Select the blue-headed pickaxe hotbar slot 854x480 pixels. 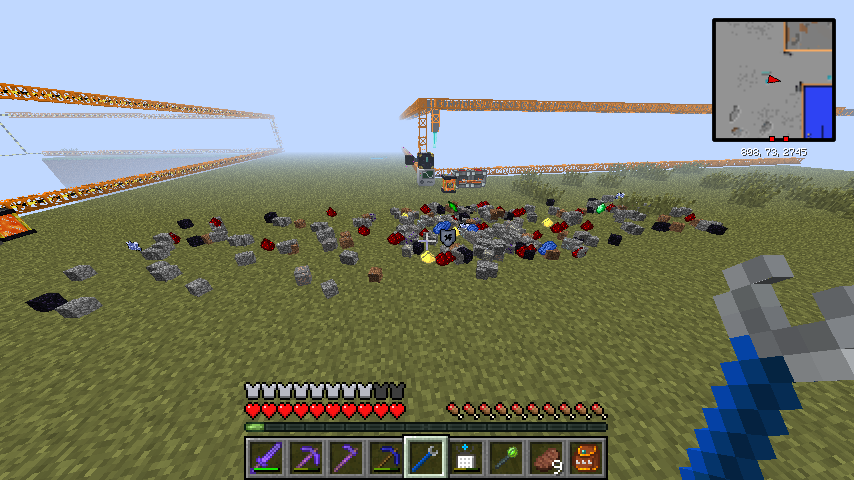pyautogui.click(x=386, y=458)
